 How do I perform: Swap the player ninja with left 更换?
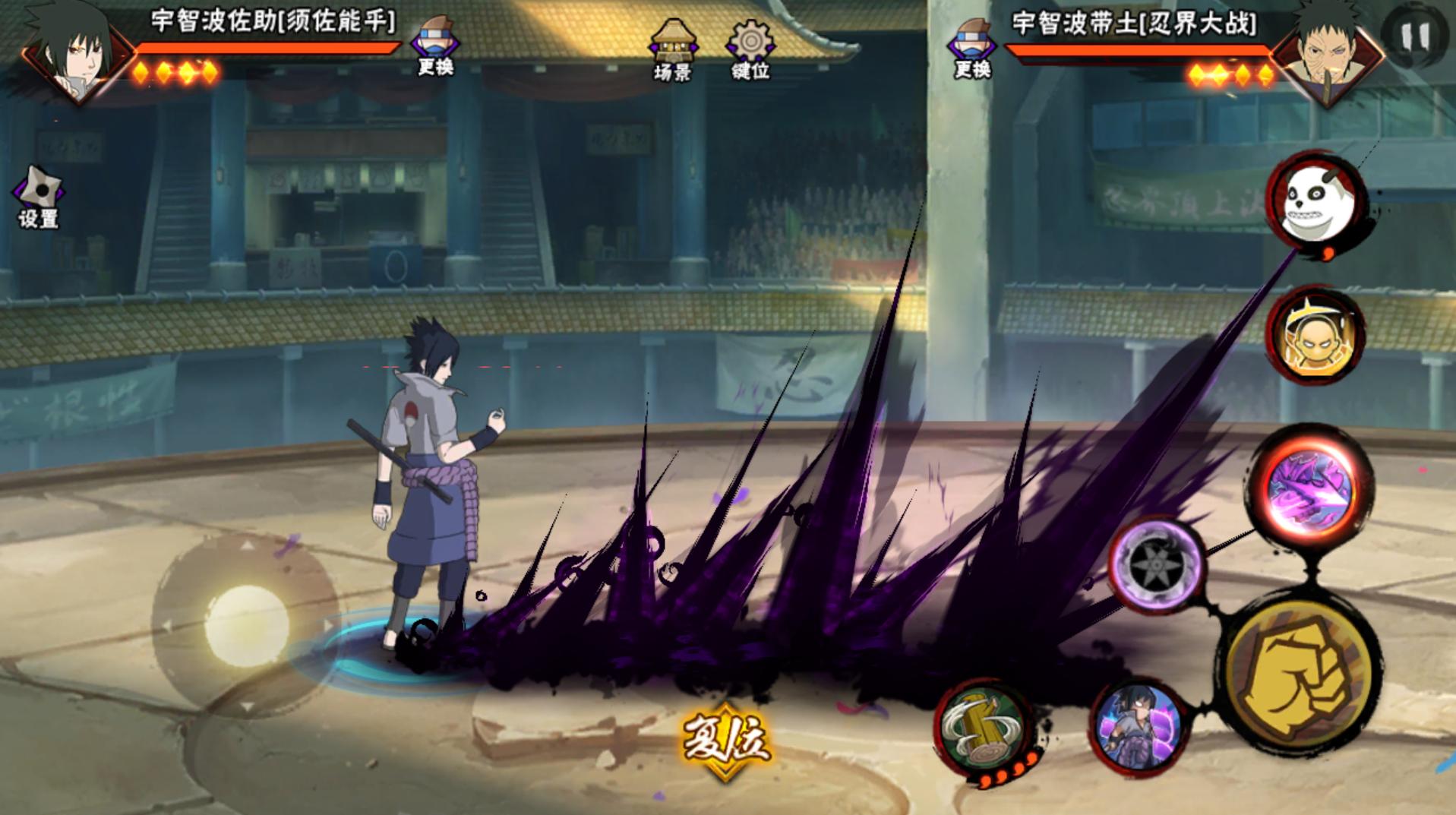tap(435, 46)
